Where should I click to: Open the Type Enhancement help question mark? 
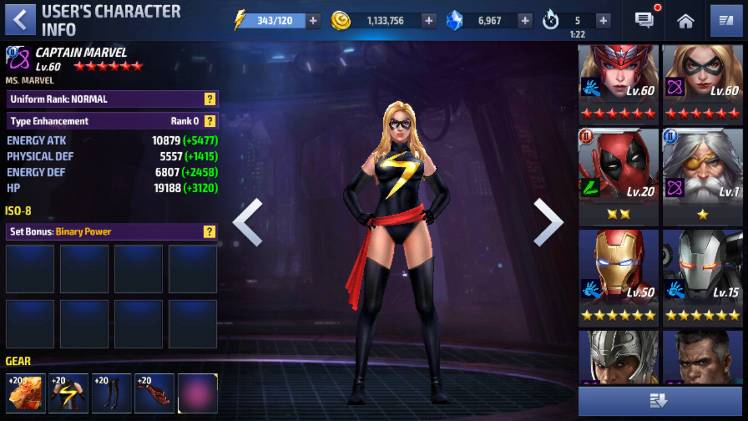(x=210, y=121)
